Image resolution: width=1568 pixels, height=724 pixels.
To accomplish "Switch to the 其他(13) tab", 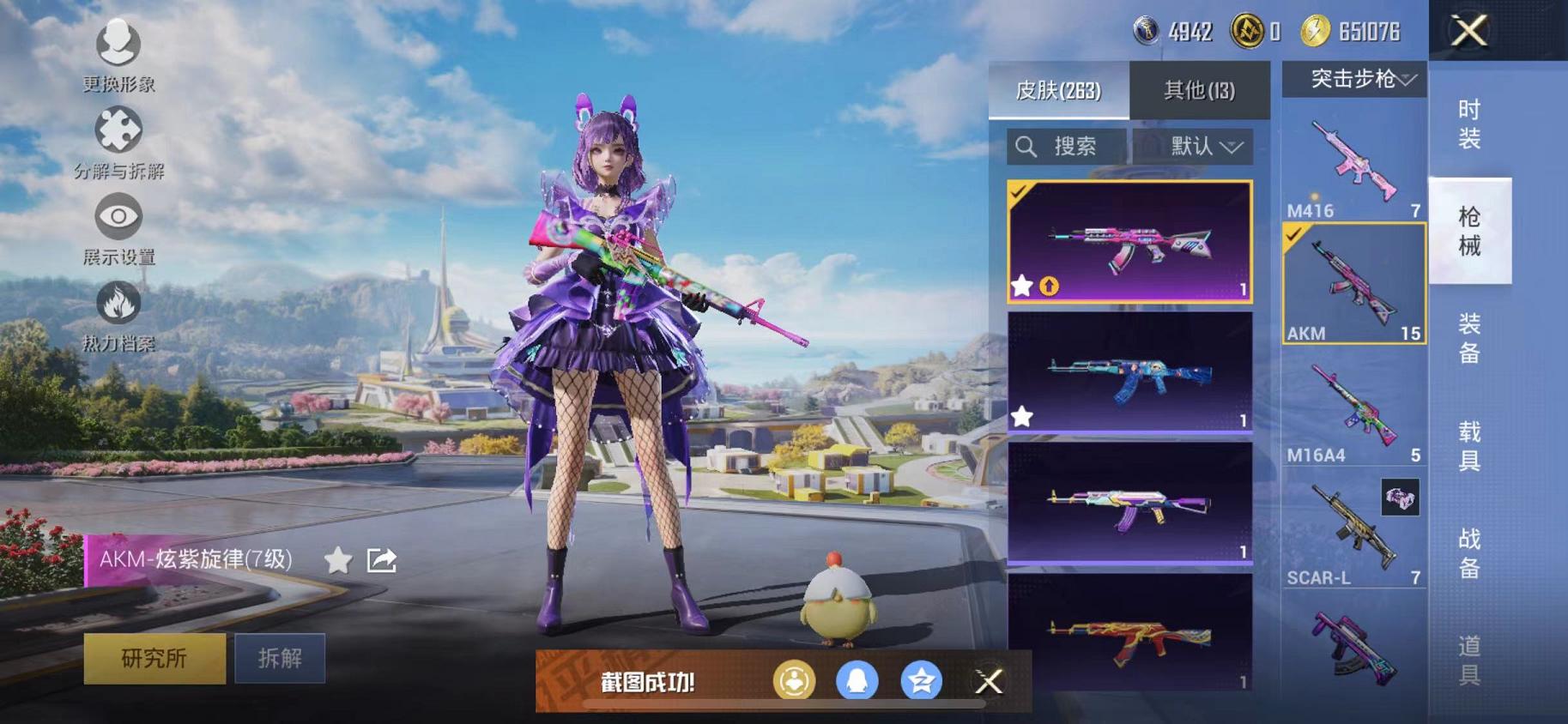I will [x=1200, y=89].
